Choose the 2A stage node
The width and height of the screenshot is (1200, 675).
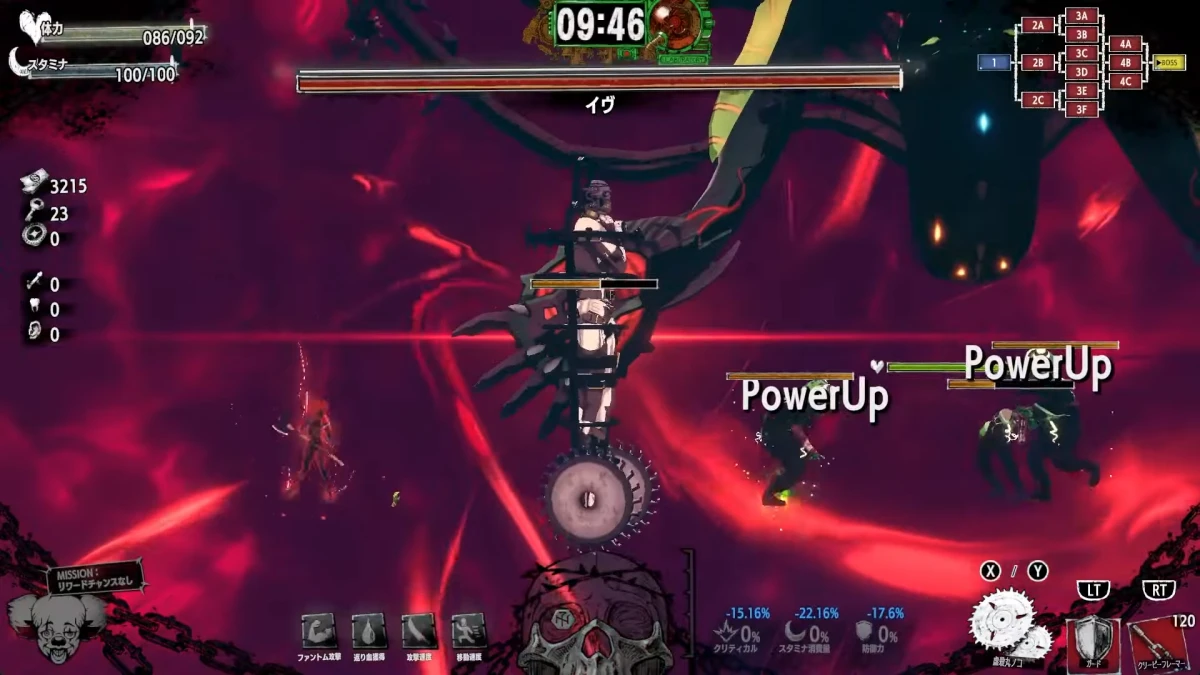click(1038, 25)
